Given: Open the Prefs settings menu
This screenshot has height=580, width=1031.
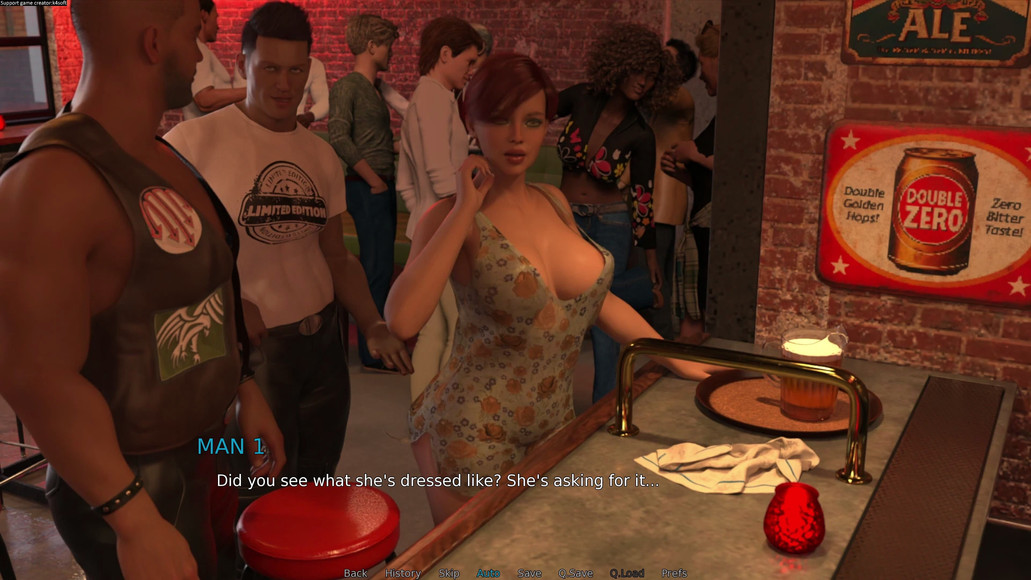Looking at the screenshot, I should pos(674,573).
